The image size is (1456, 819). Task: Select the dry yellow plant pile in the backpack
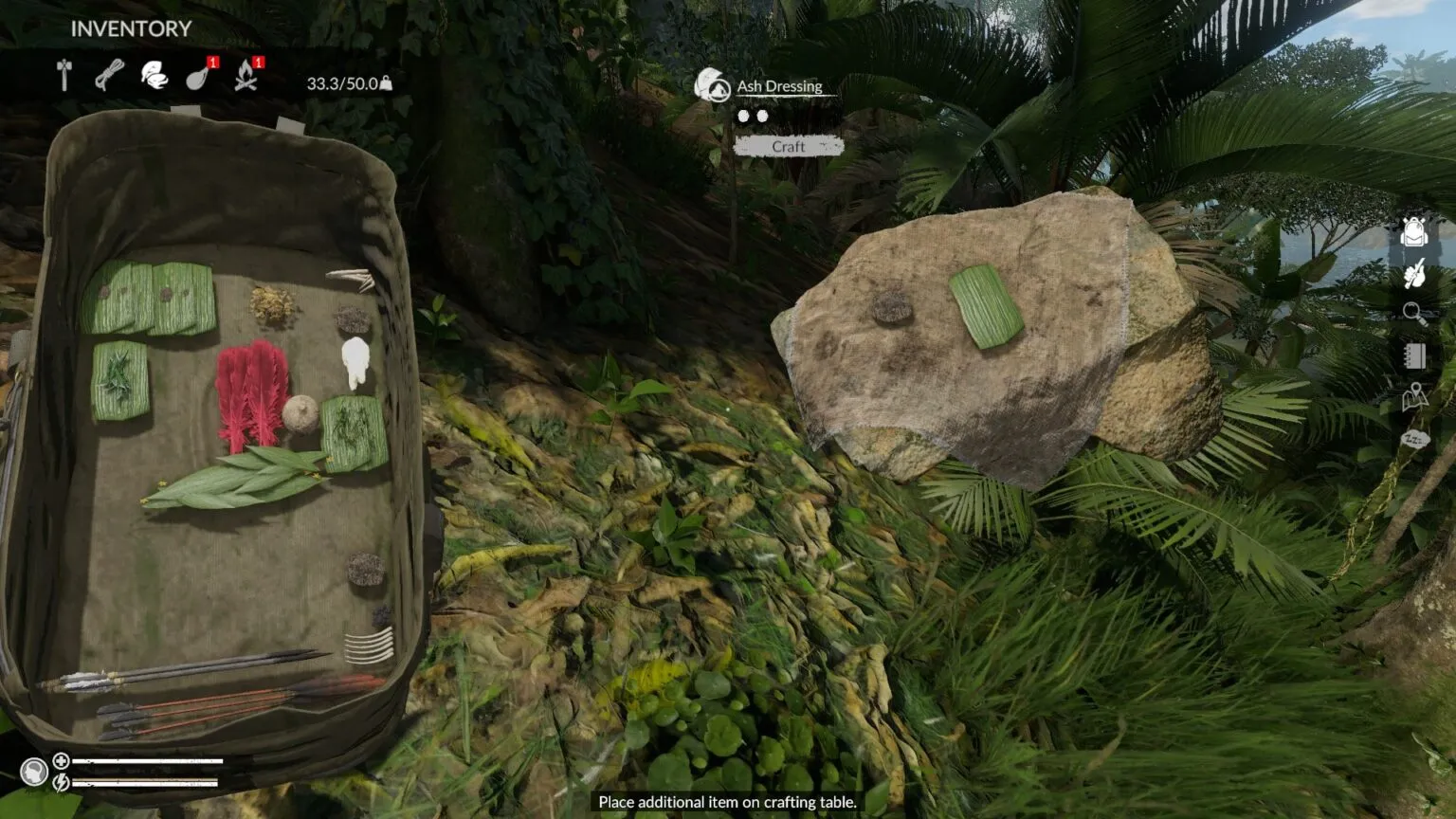click(x=273, y=305)
